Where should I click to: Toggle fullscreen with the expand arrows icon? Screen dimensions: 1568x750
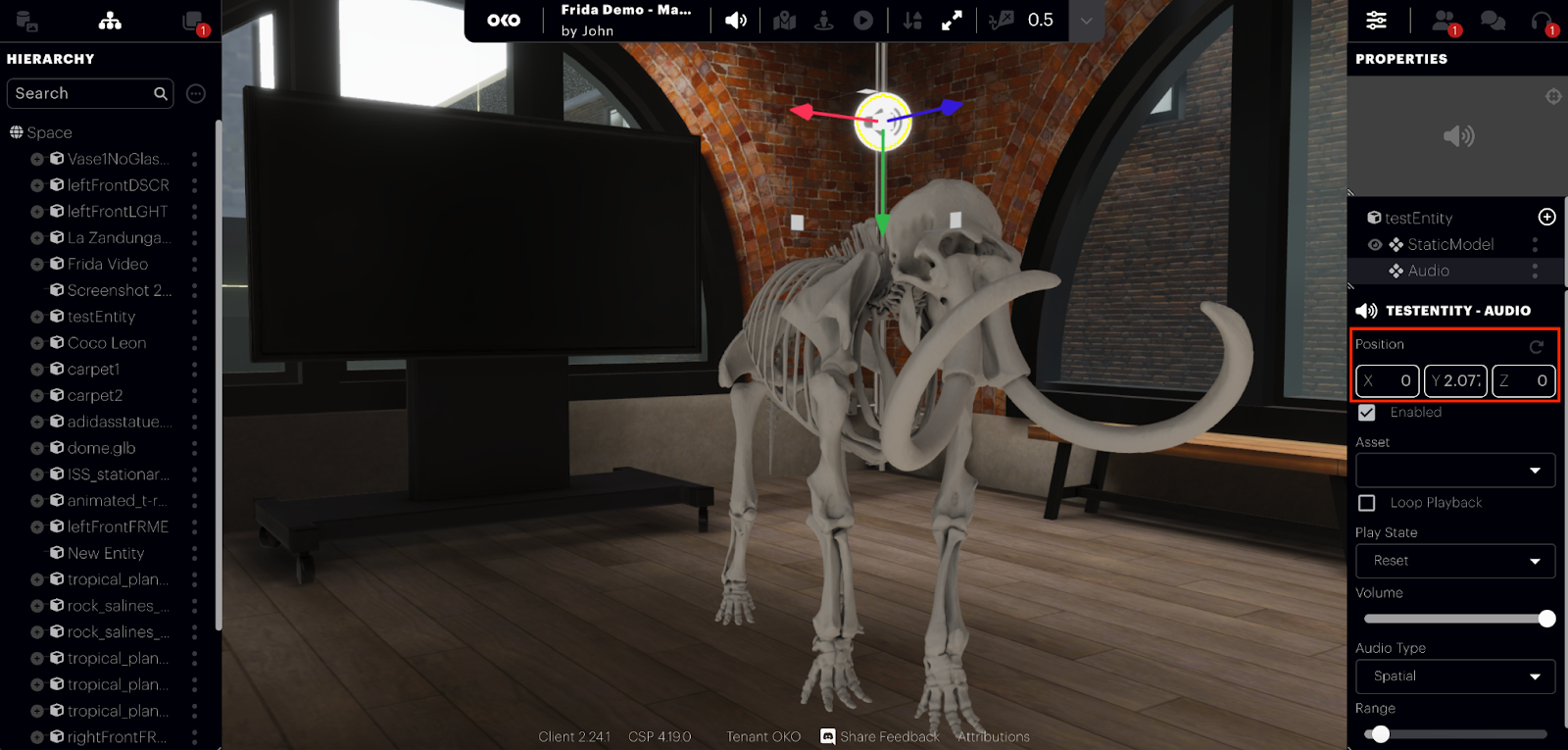952,21
